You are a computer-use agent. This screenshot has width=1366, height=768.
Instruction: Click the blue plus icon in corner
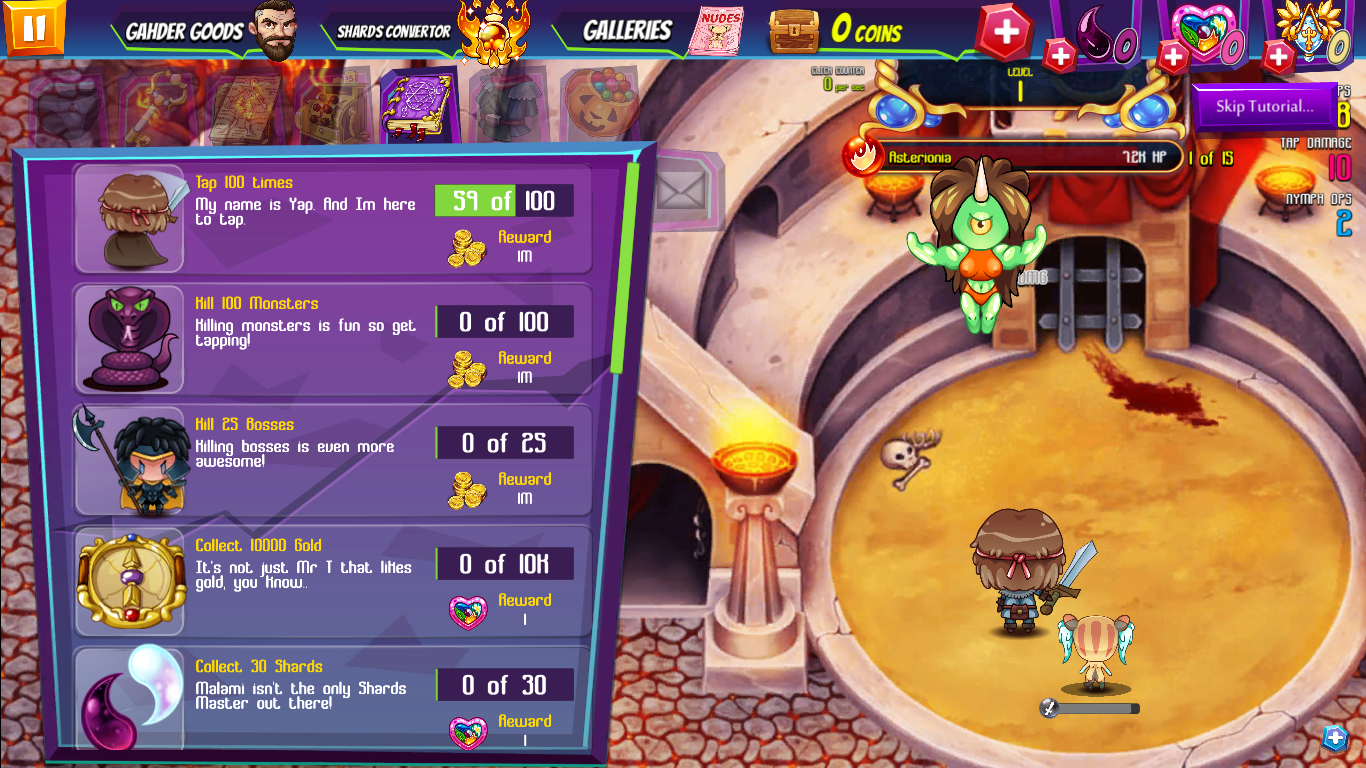coord(1335,738)
